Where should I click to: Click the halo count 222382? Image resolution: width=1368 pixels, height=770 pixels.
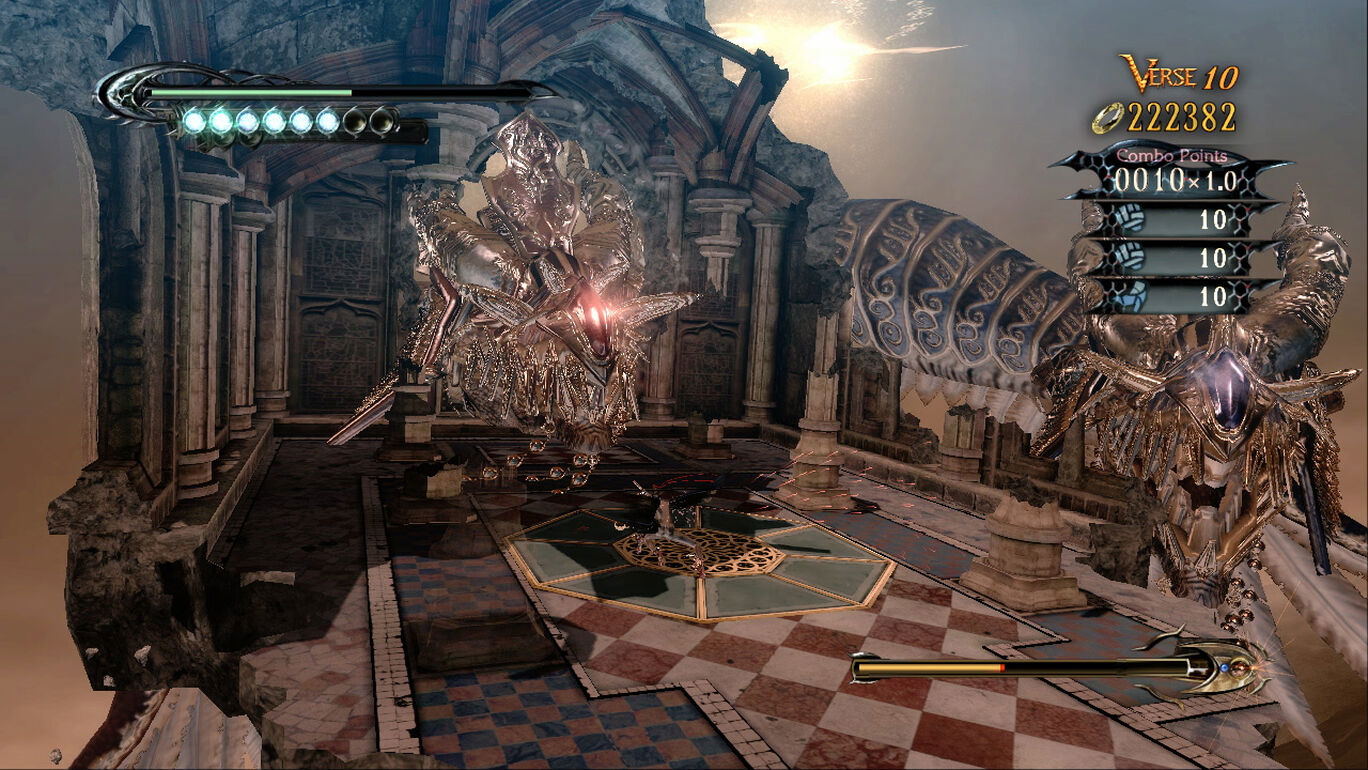click(1183, 117)
